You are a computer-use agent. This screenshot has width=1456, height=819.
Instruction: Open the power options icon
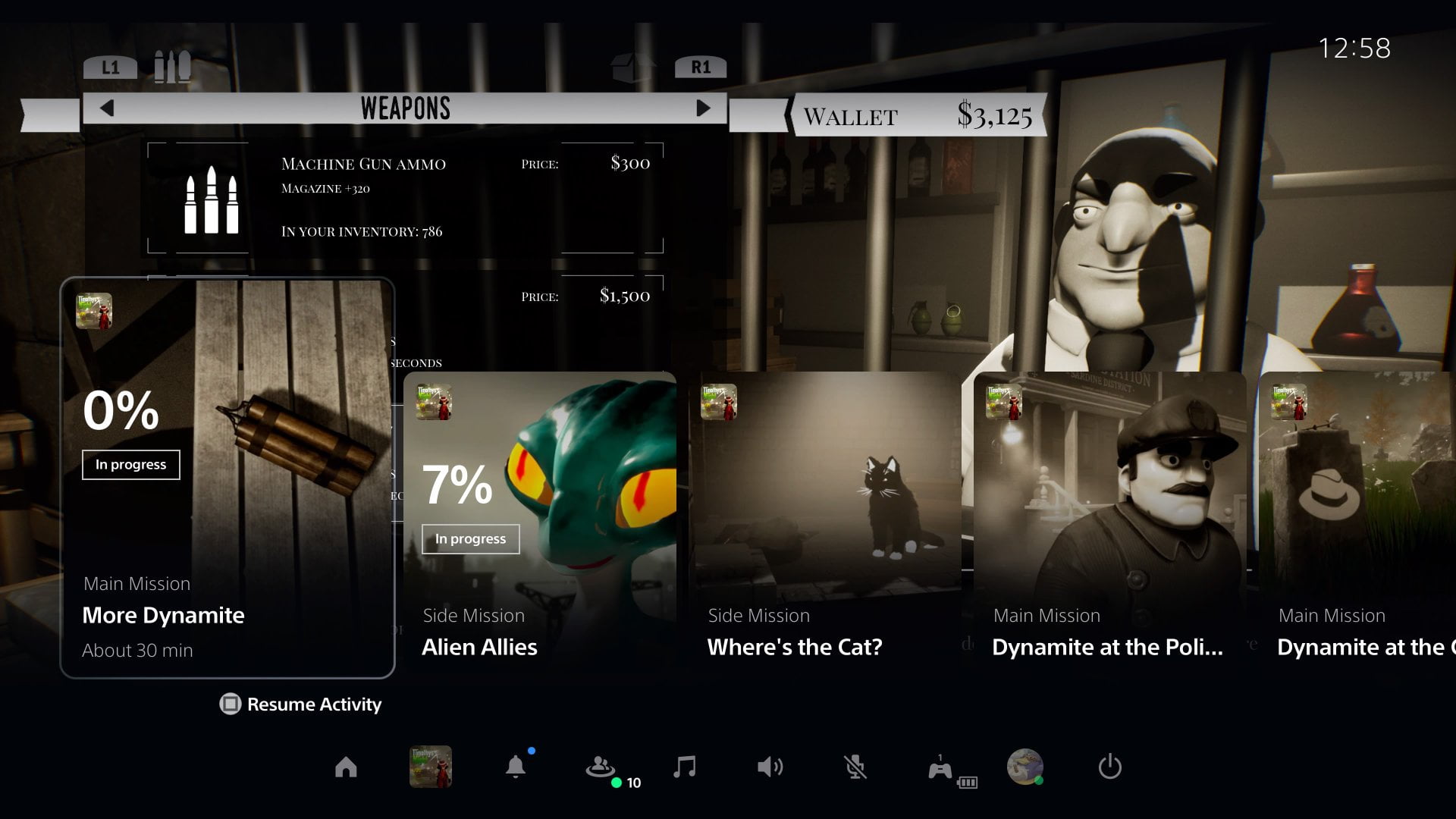click(x=1109, y=767)
